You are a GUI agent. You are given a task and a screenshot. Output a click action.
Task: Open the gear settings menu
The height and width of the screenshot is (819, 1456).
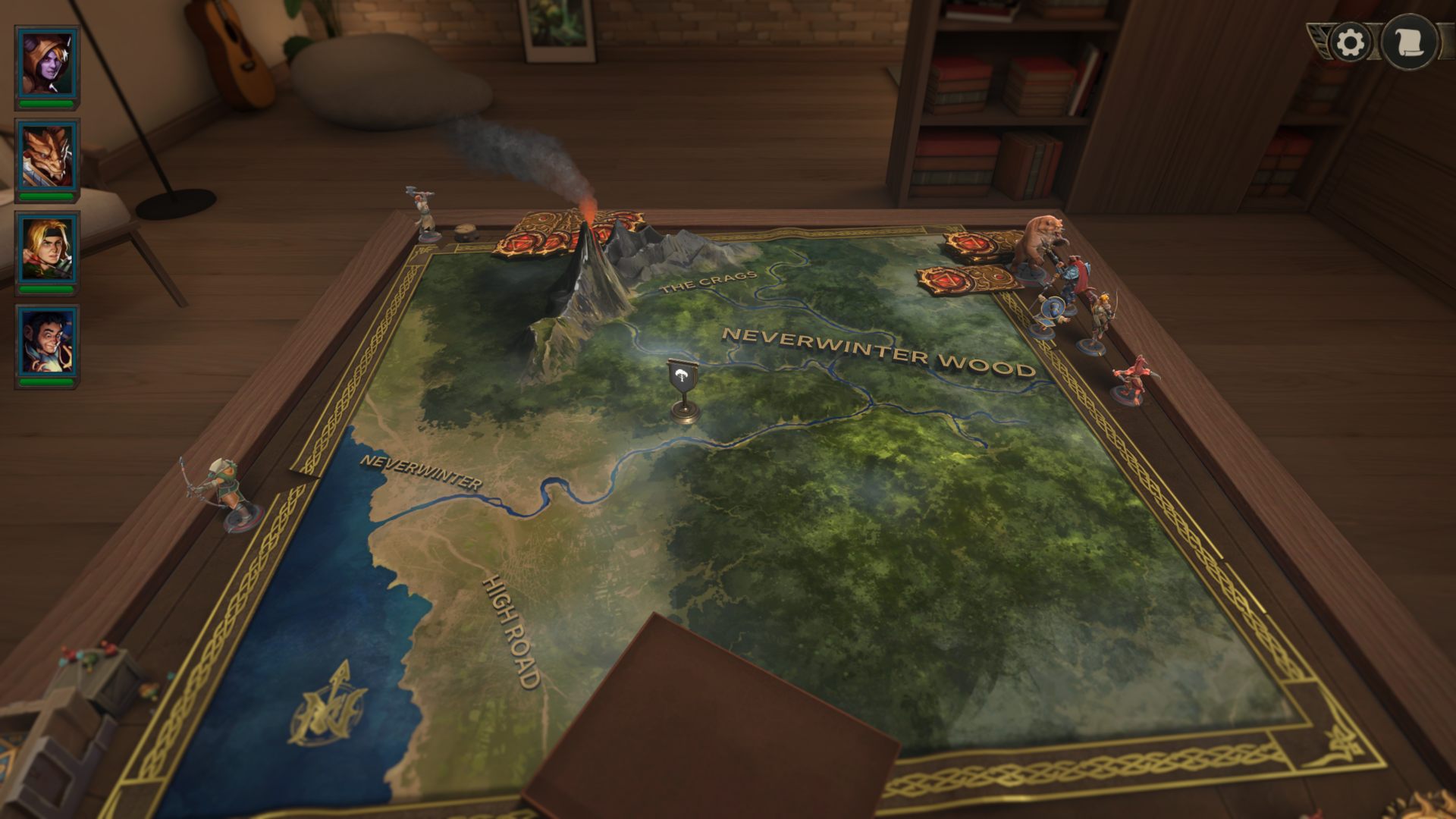pos(1350,42)
